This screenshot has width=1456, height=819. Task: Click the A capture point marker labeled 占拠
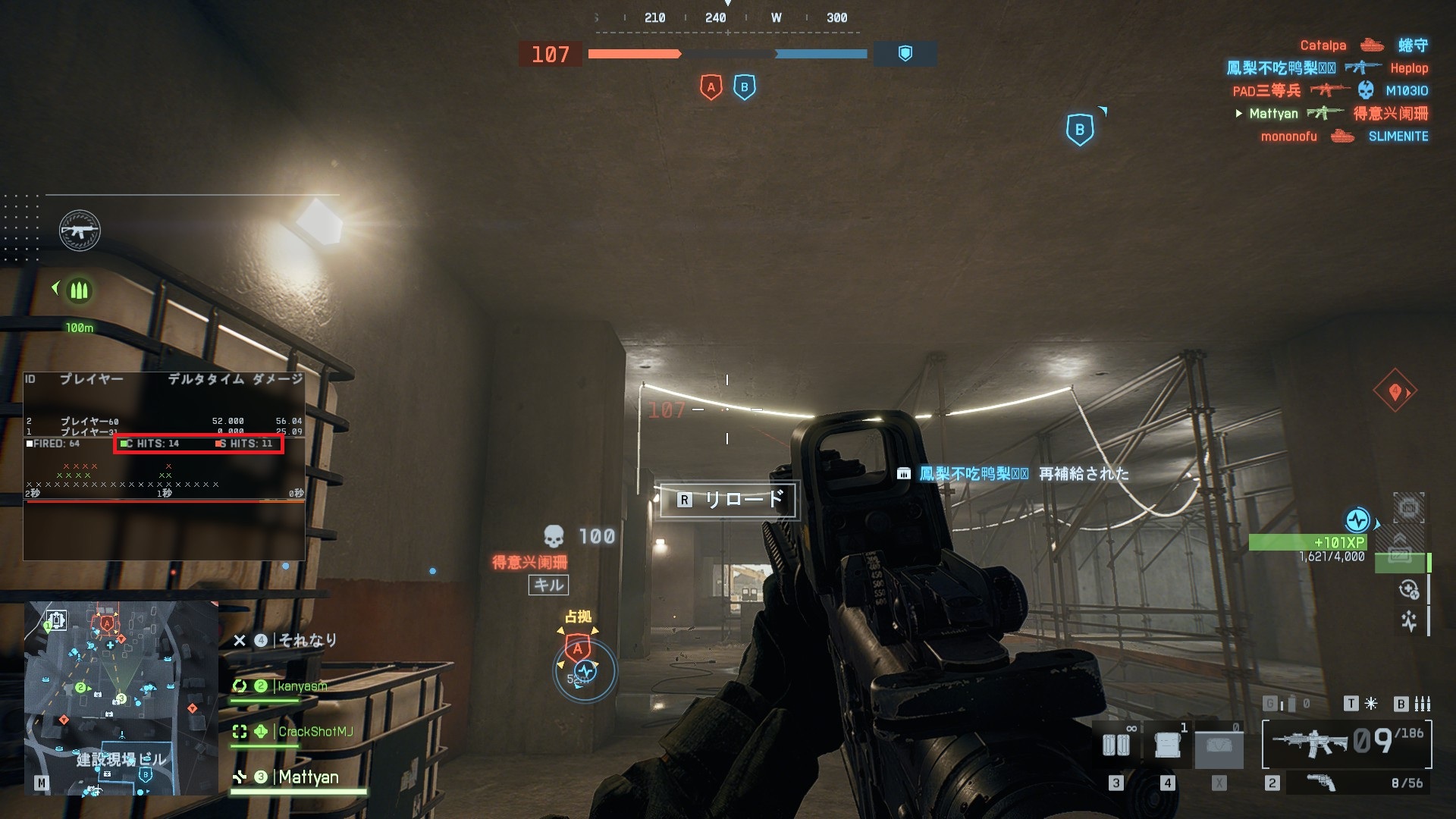pyautogui.click(x=578, y=647)
